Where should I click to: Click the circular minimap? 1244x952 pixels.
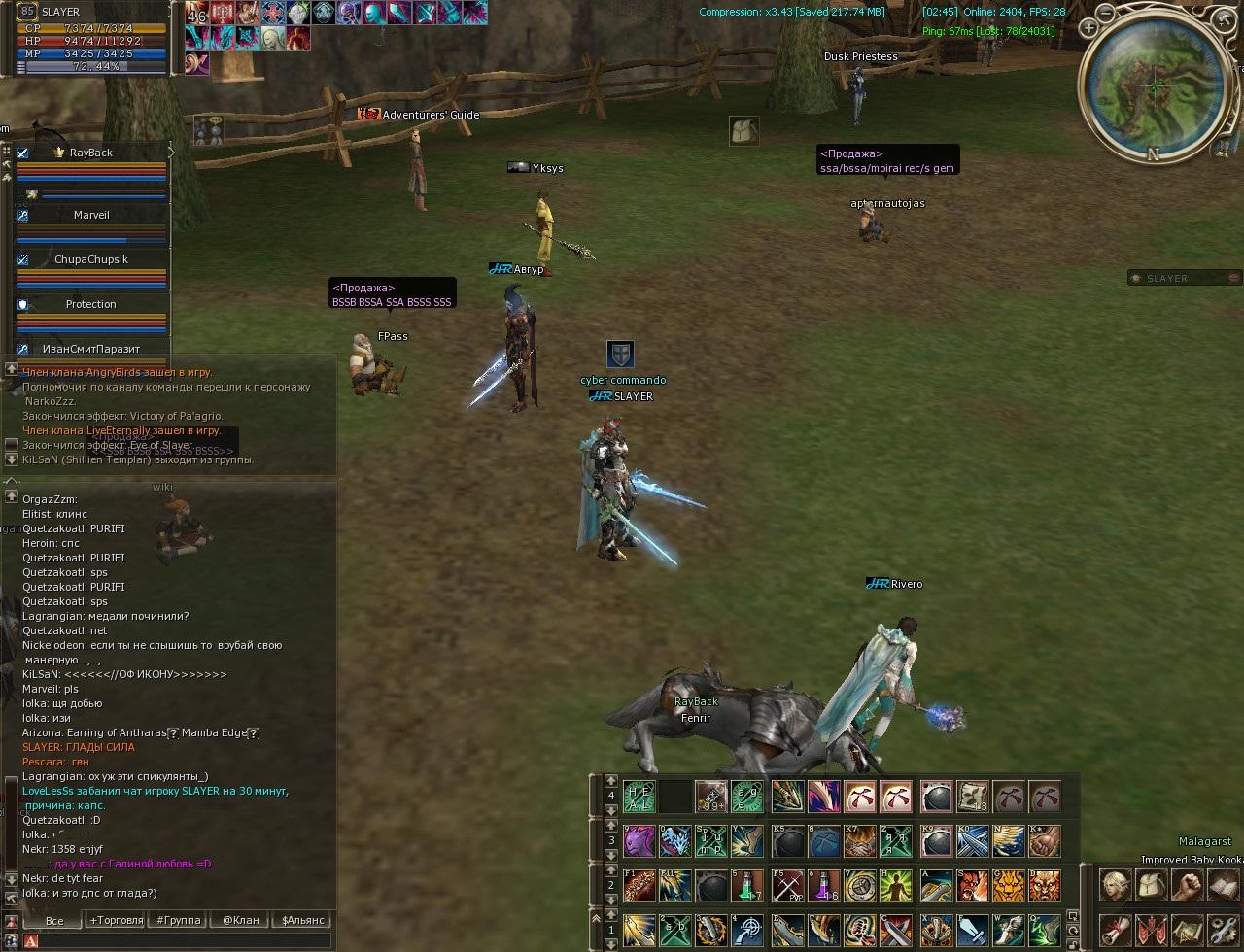[1154, 89]
